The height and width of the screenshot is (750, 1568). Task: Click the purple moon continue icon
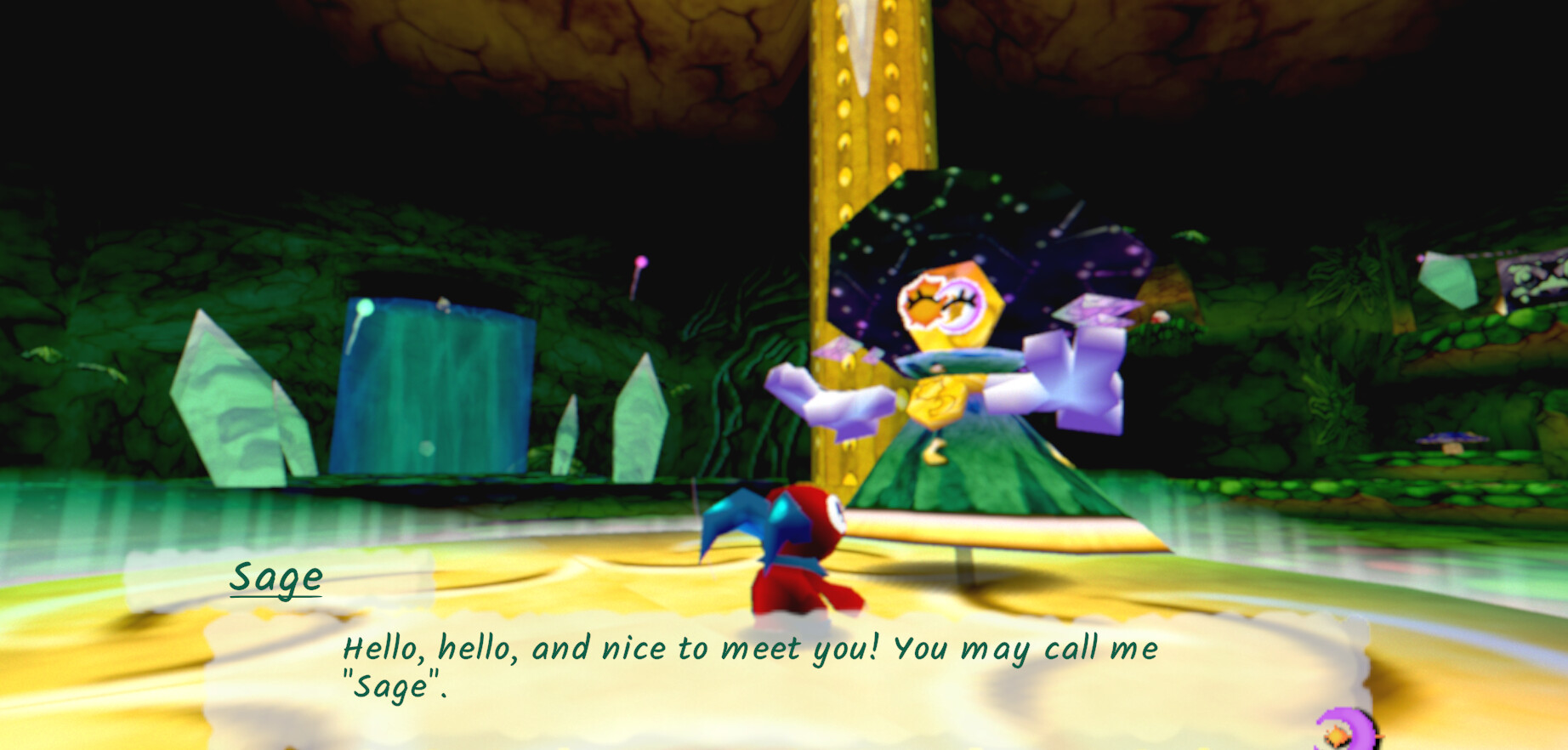pyautogui.click(x=1344, y=731)
